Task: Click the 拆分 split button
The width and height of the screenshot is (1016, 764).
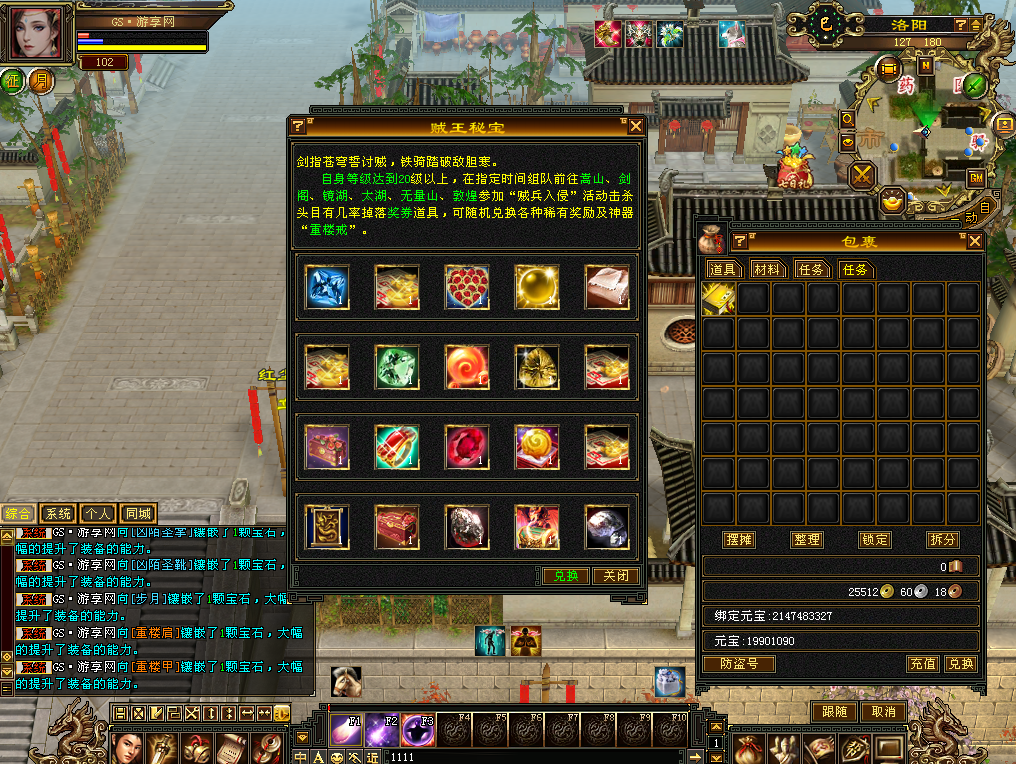Action: pos(942,539)
